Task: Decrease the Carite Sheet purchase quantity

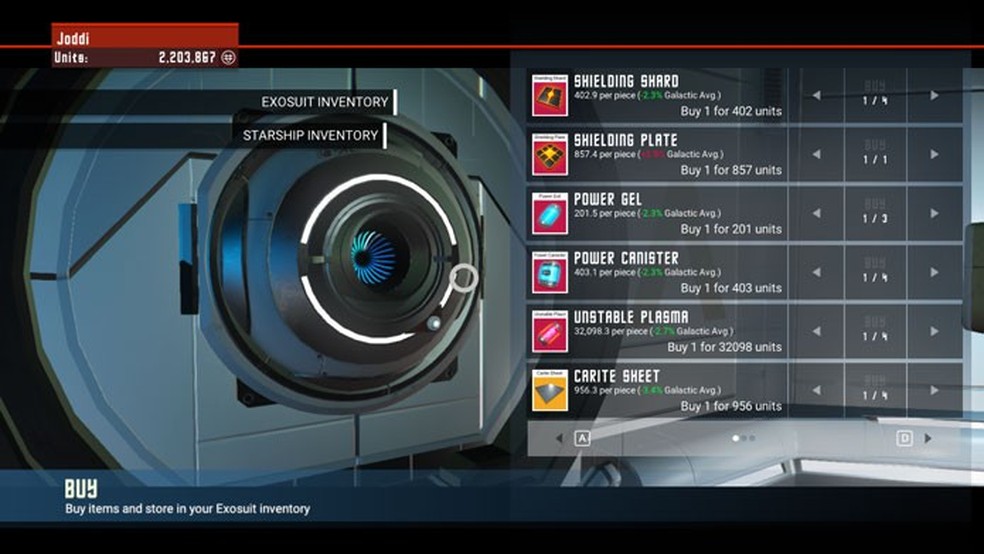Action: (x=816, y=391)
